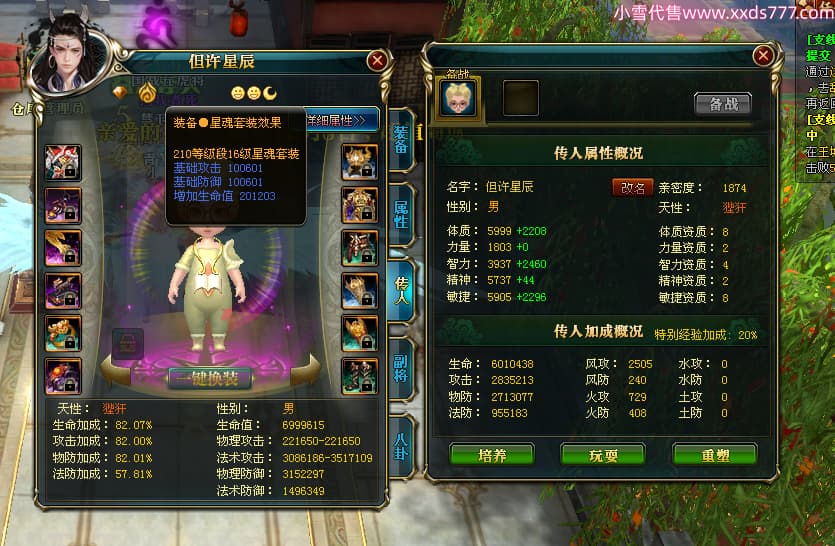This screenshot has width=835, height=546.
Task: Switch to the 八卦 tab
Action: (x=400, y=440)
